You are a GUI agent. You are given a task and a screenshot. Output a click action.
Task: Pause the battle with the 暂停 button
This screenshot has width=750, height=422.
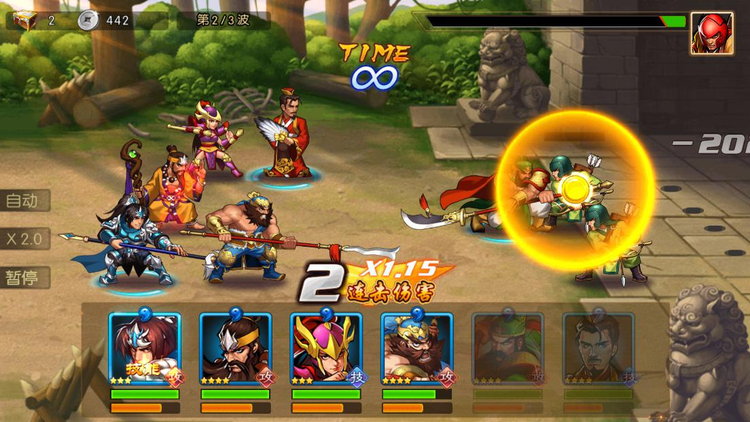click(24, 278)
